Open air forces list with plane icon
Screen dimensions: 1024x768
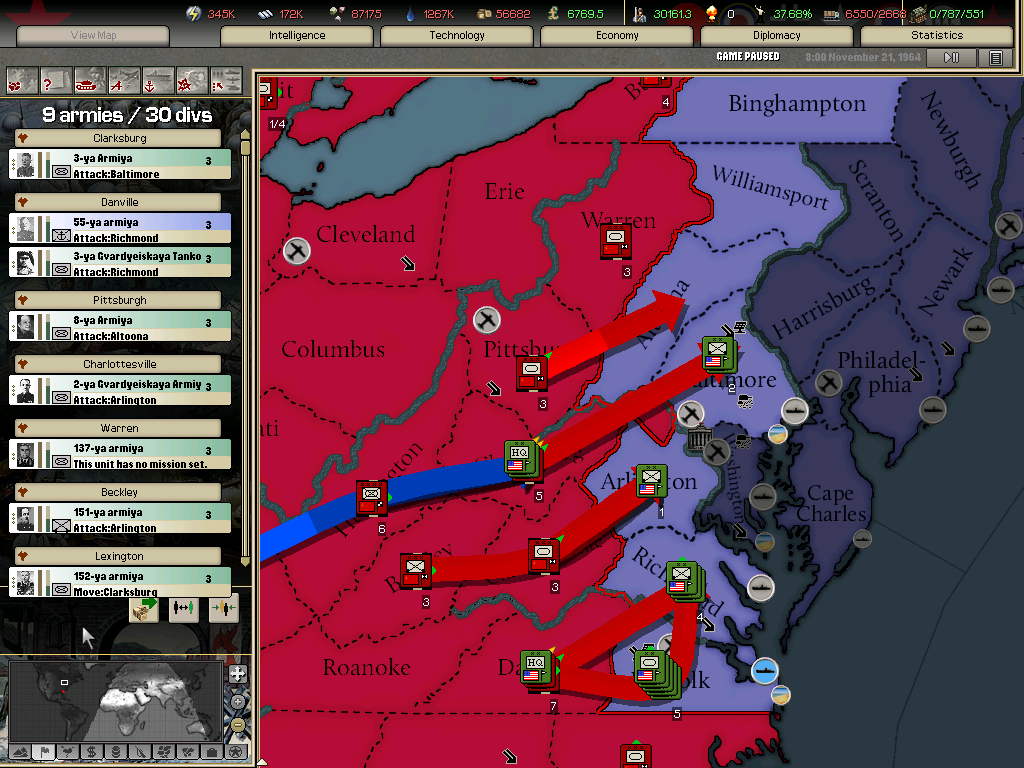tap(124, 78)
